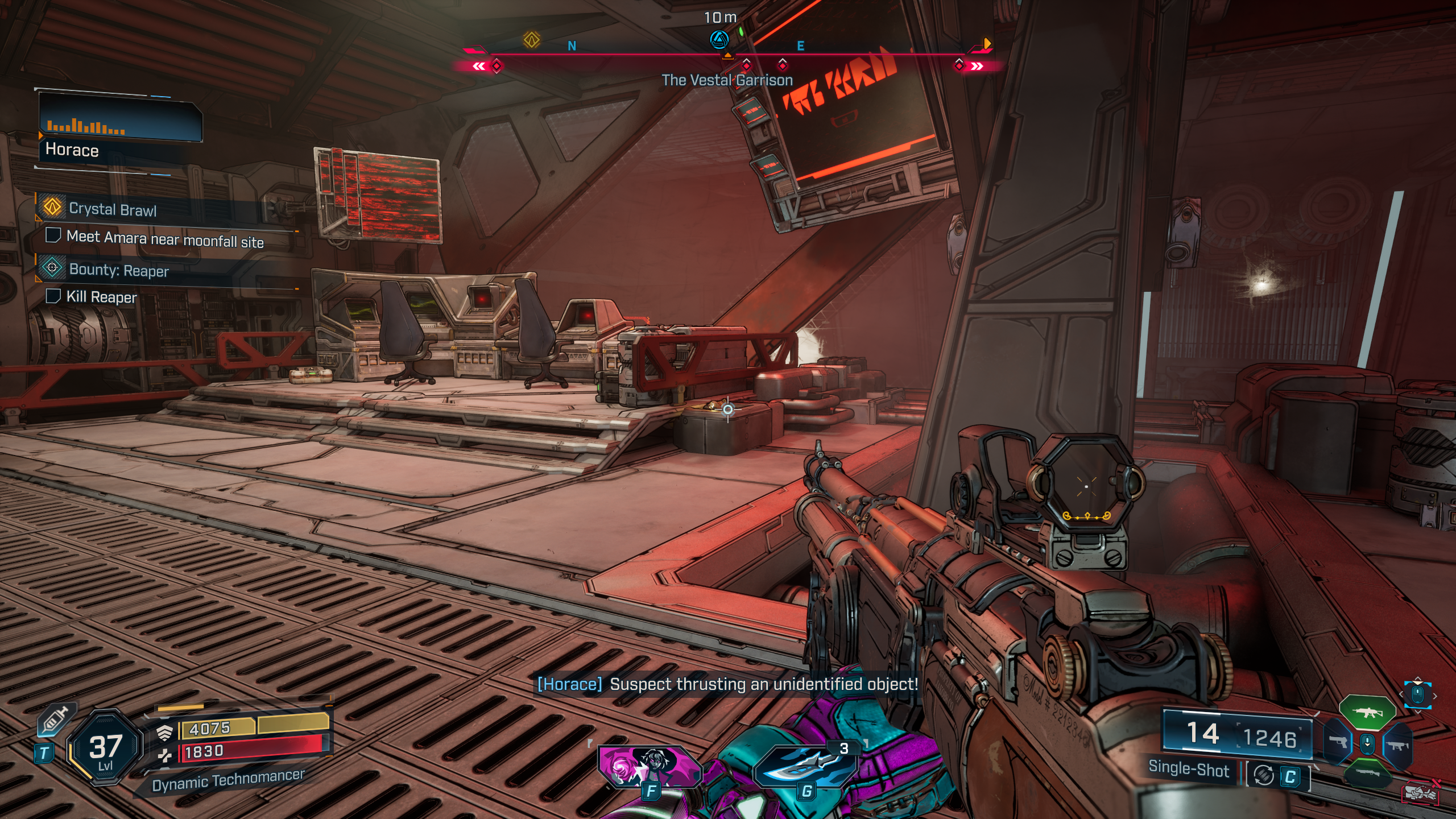Click the ammo-regeneration circular arrows icon
Screen dimensions: 1456x819
[x=1264, y=775]
